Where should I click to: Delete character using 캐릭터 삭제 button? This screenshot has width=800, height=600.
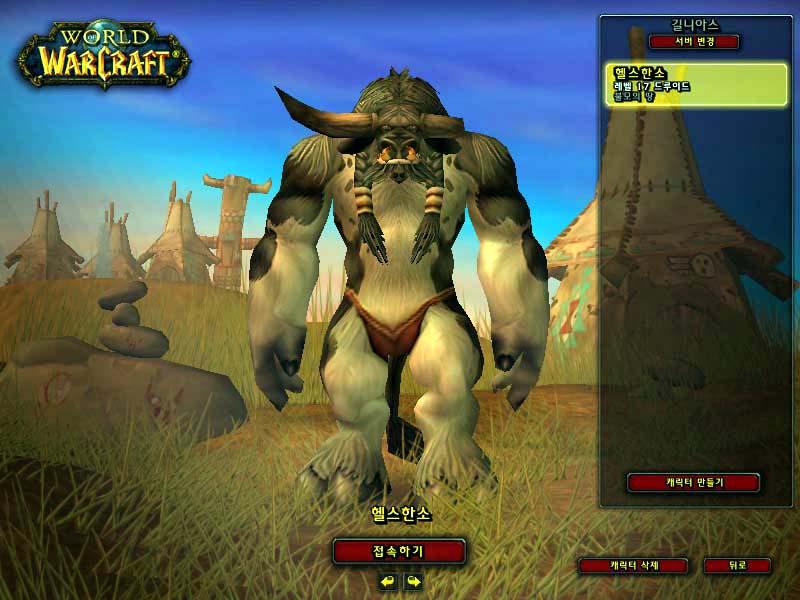click(634, 566)
